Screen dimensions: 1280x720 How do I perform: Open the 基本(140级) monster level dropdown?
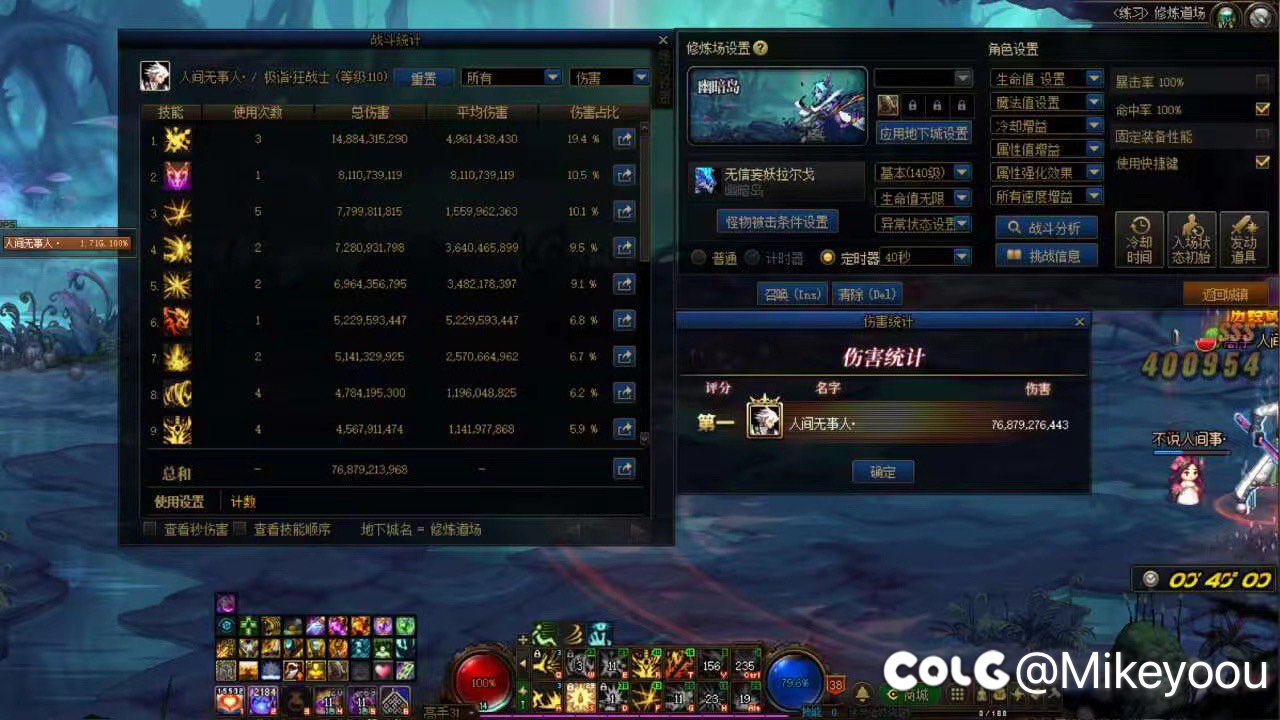[922, 172]
